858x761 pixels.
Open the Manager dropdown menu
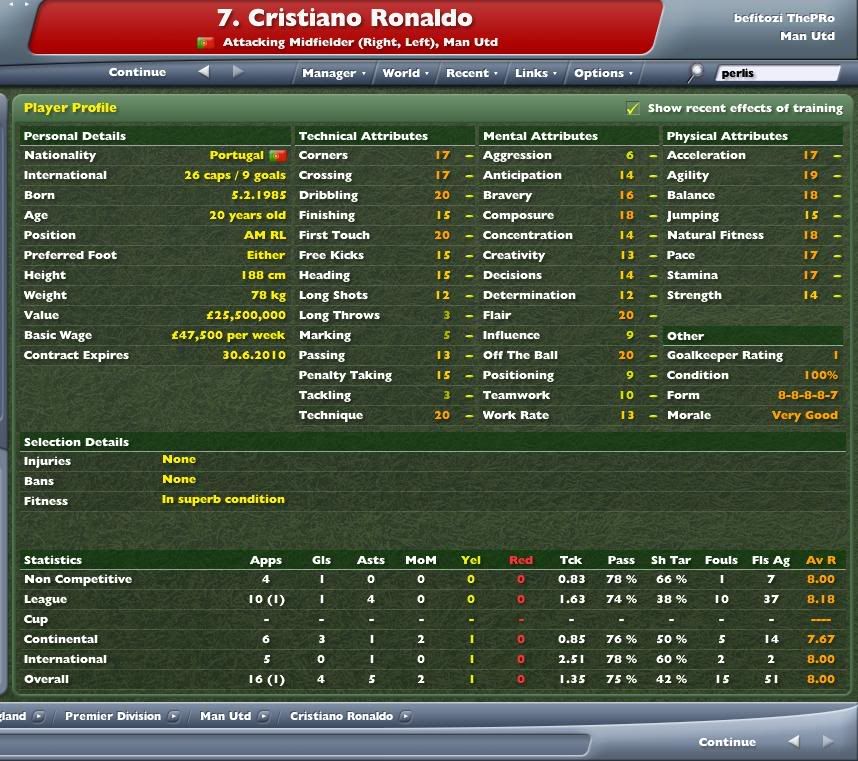click(x=333, y=73)
